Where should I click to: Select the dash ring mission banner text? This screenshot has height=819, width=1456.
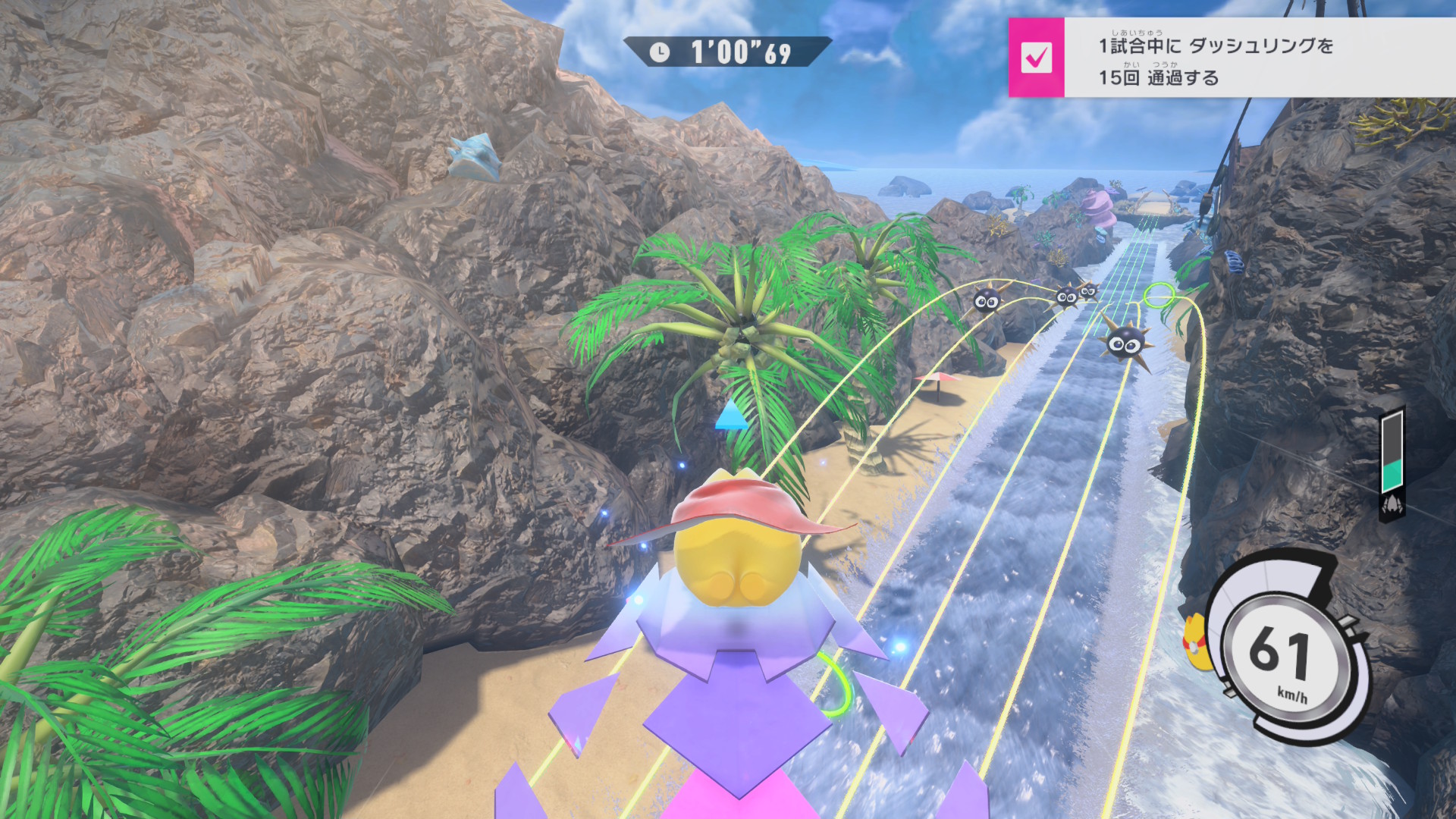pyautogui.click(x=1215, y=61)
